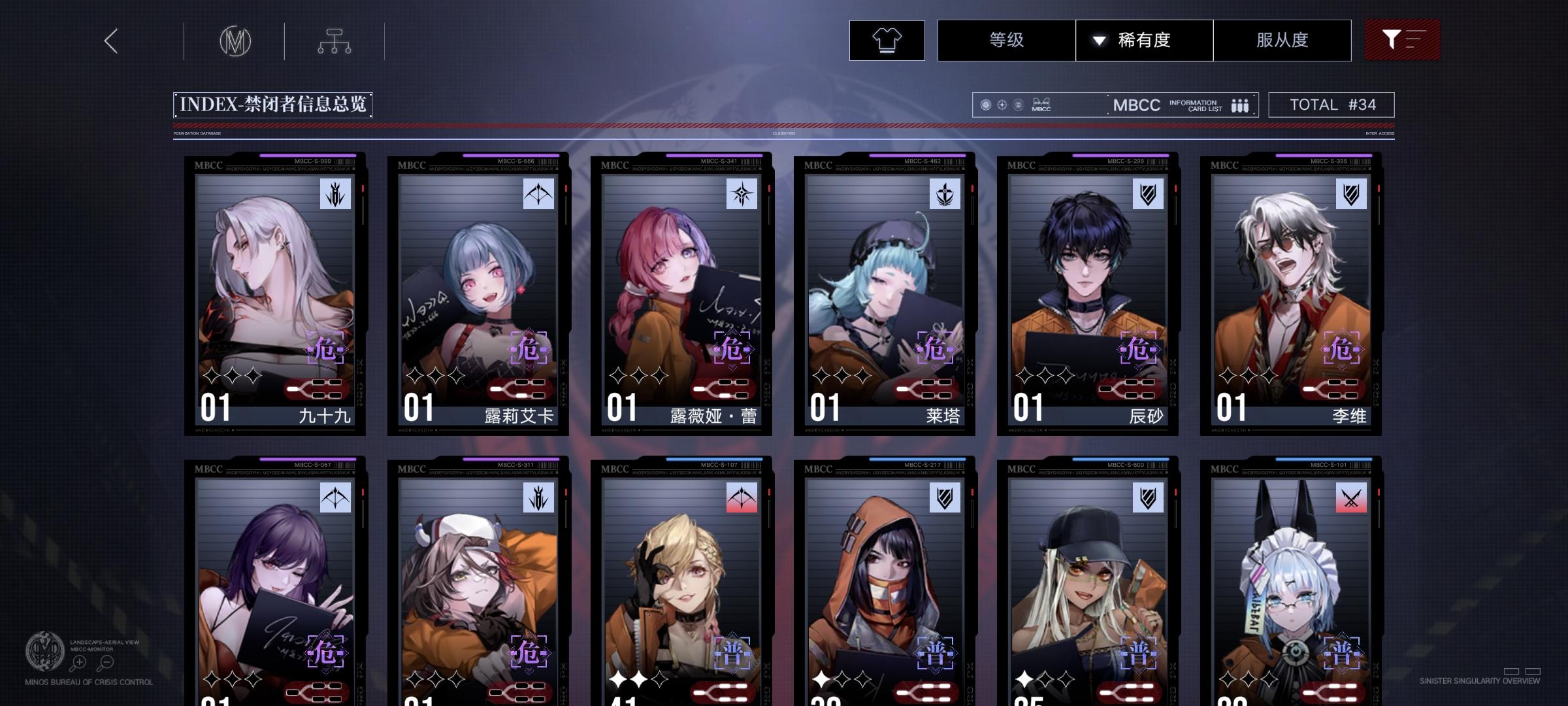The image size is (1568, 706).
Task: Click the archer class icon on 露莉艾卡's card
Action: click(x=538, y=194)
